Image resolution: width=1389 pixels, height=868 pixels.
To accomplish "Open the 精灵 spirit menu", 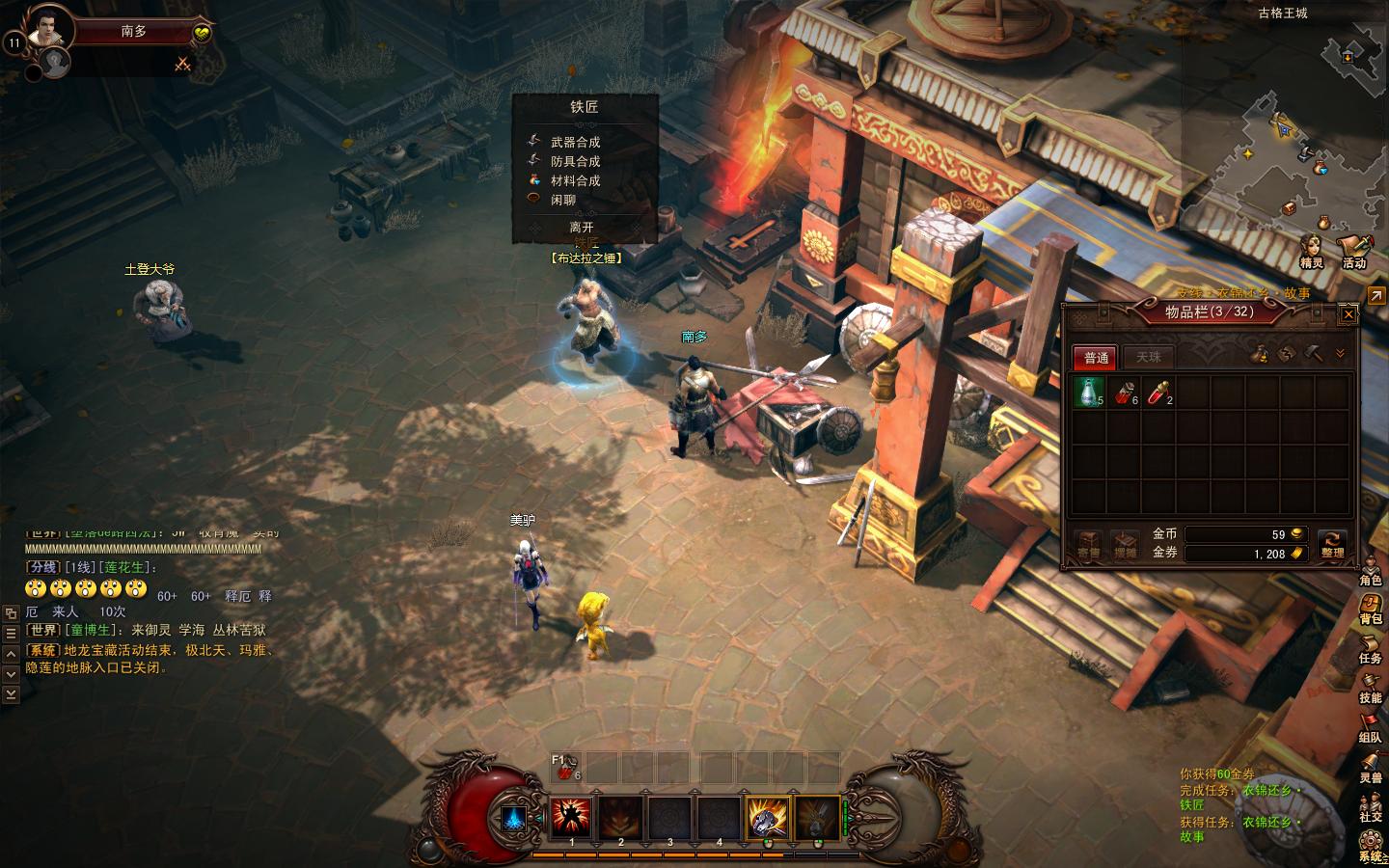I will [x=1312, y=251].
